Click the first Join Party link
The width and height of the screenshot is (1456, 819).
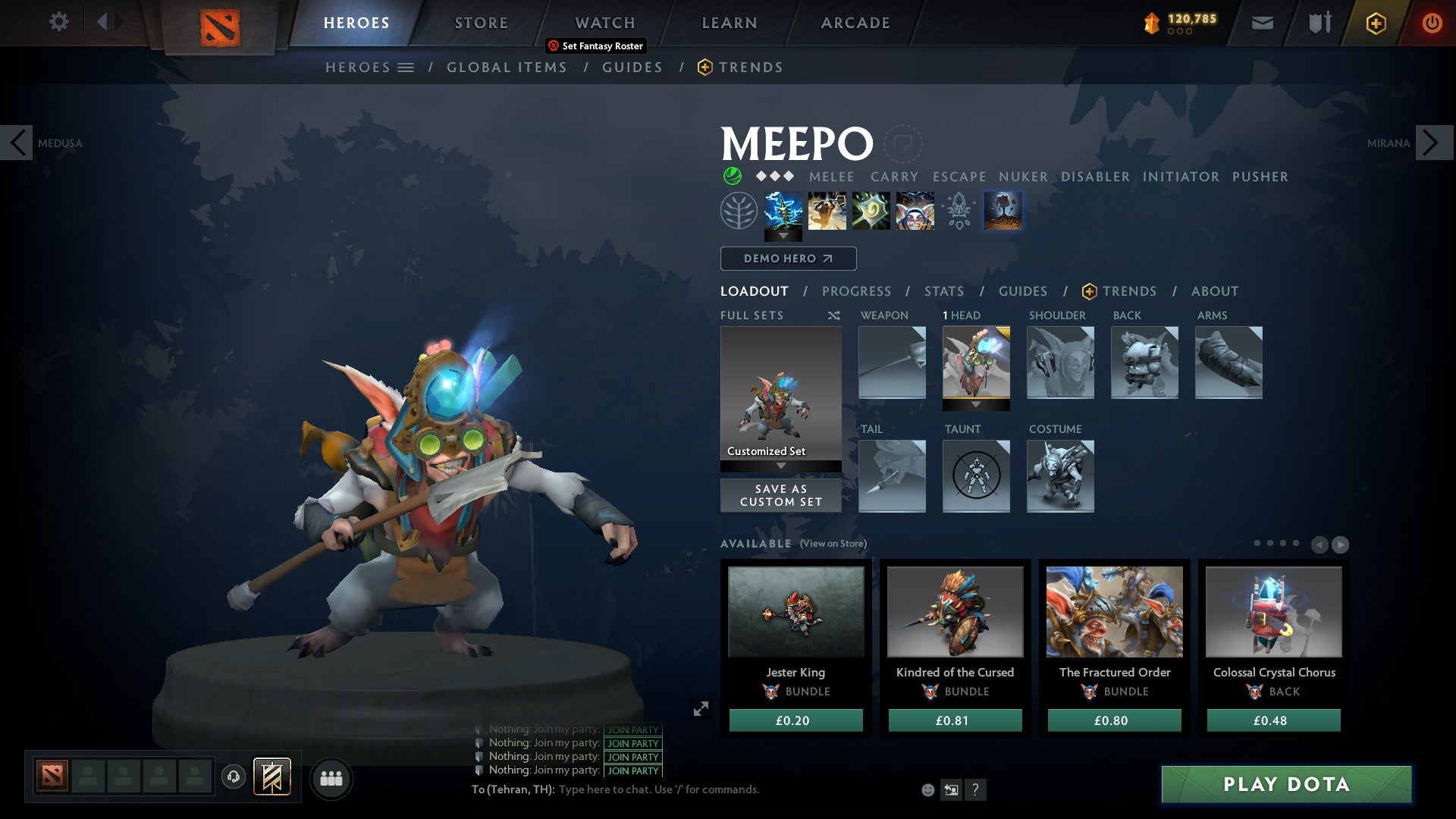(x=633, y=730)
